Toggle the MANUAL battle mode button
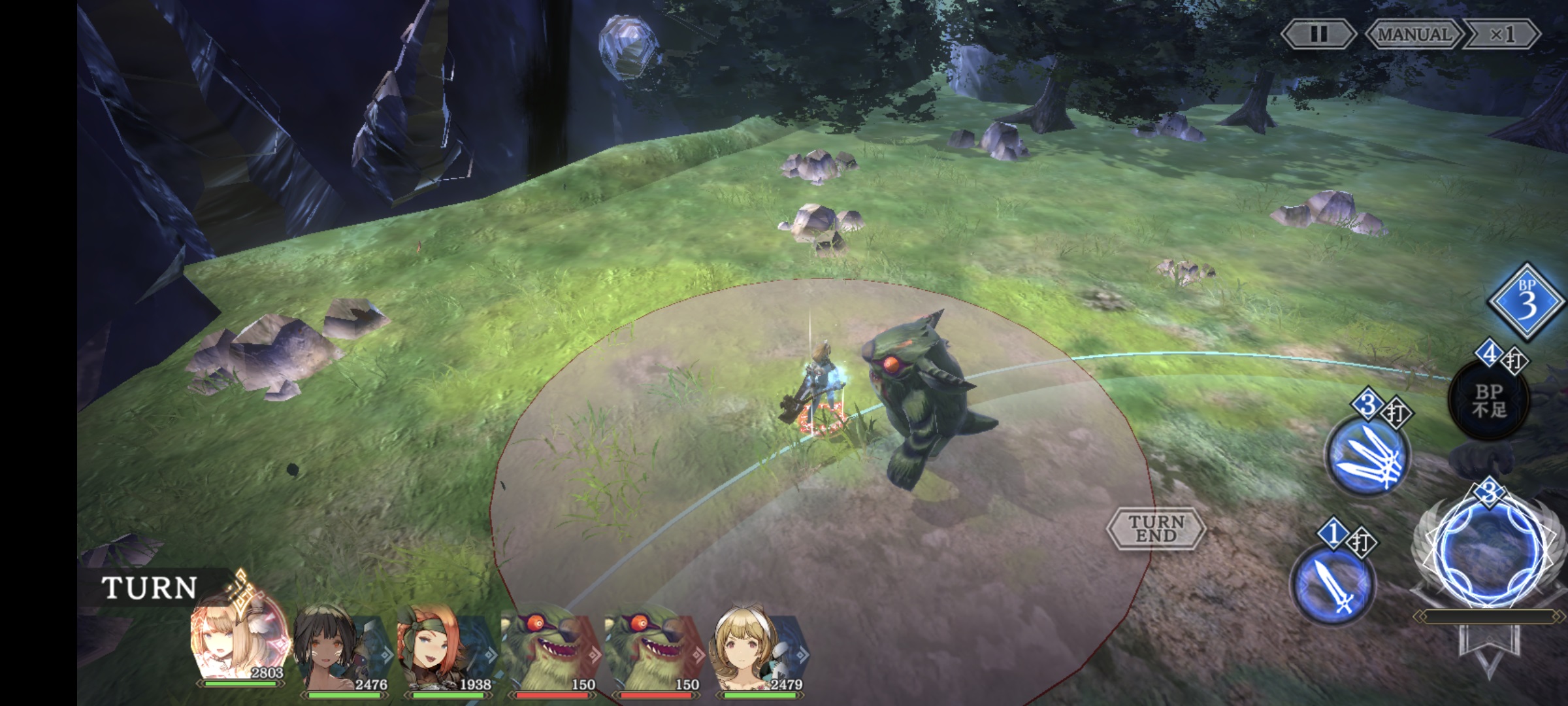Screen dimensions: 1568x706 [x=1413, y=34]
